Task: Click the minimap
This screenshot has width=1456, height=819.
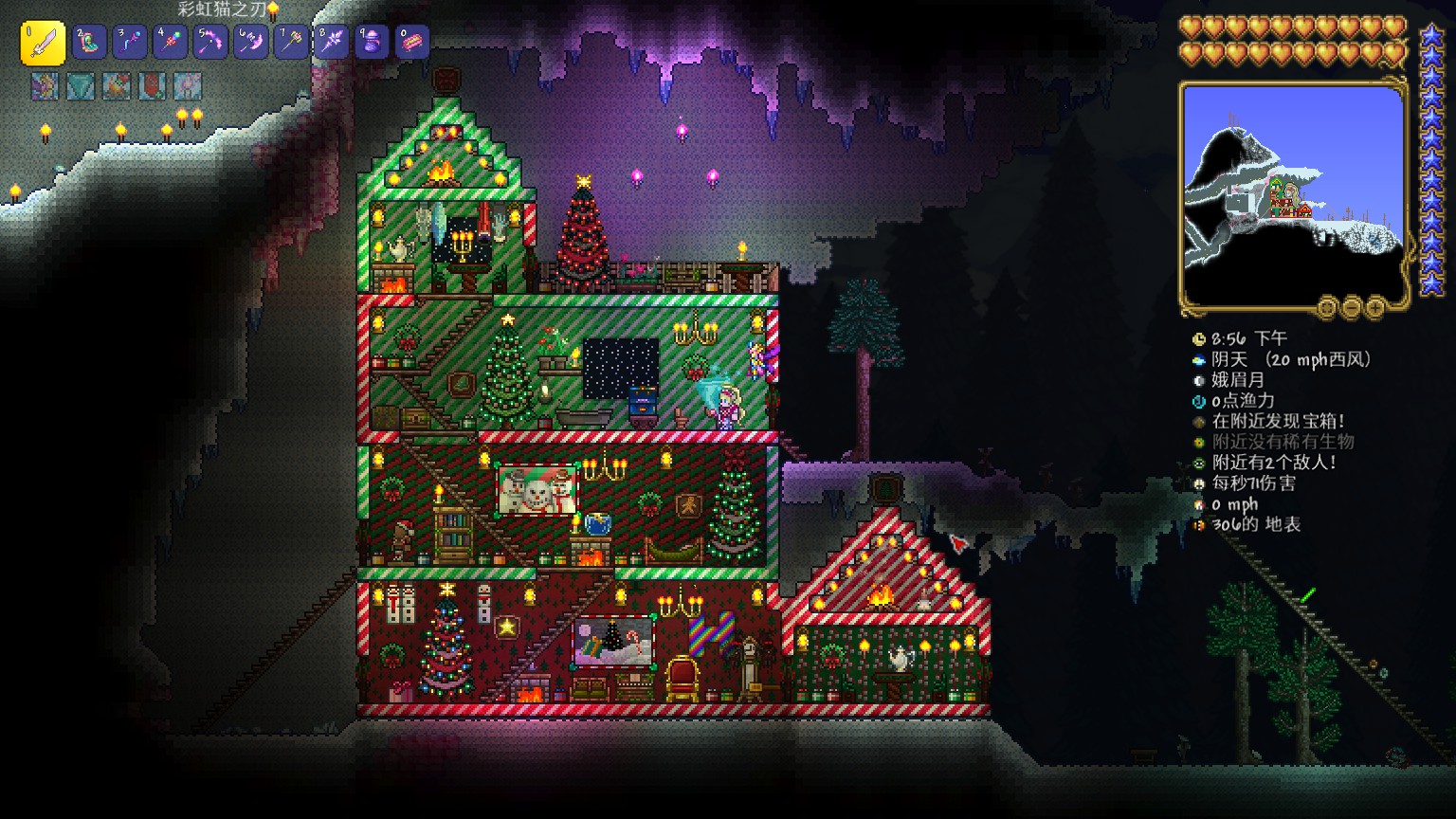Action: (x=1293, y=193)
